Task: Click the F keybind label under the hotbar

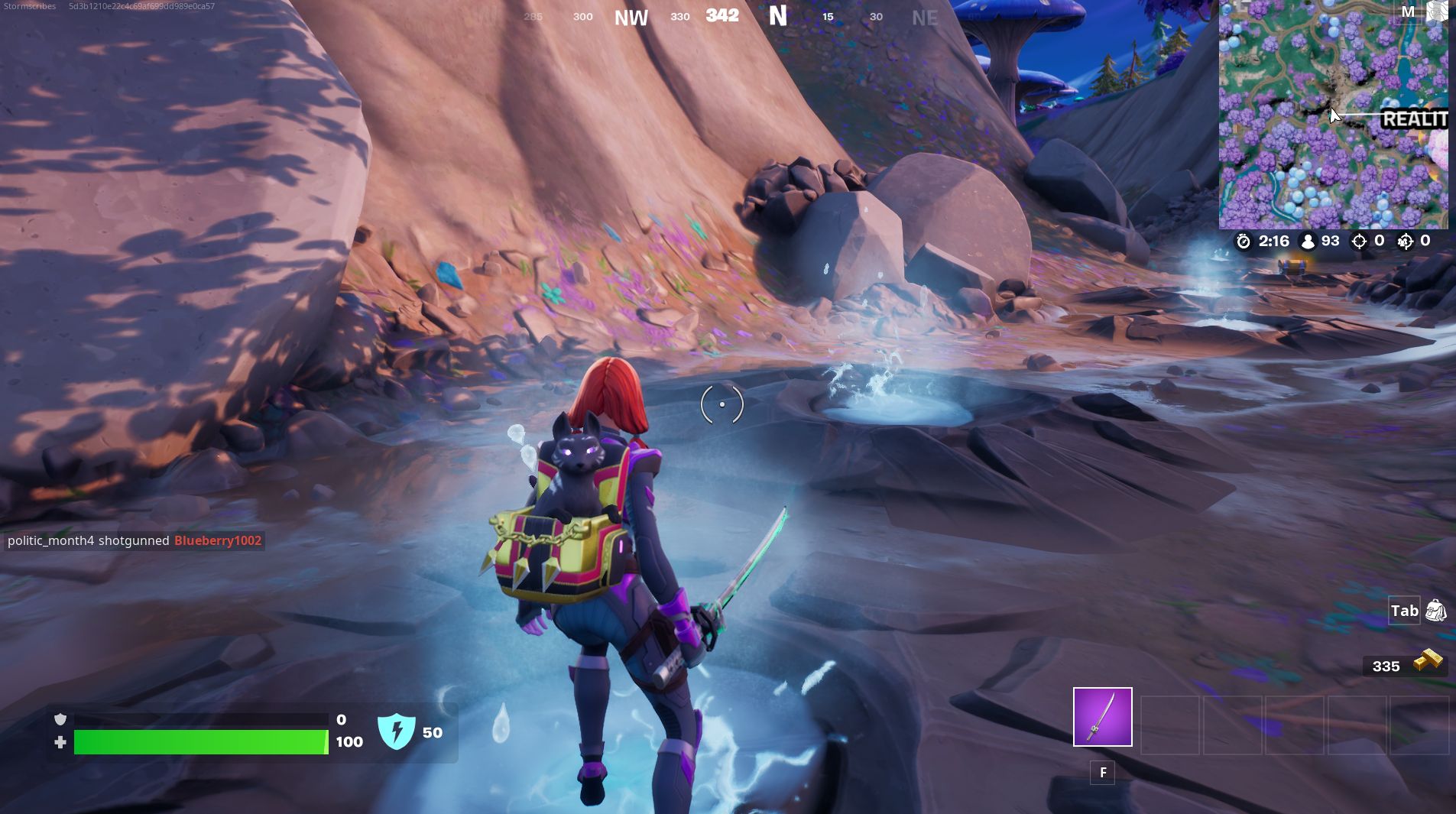Action: 1103,773
